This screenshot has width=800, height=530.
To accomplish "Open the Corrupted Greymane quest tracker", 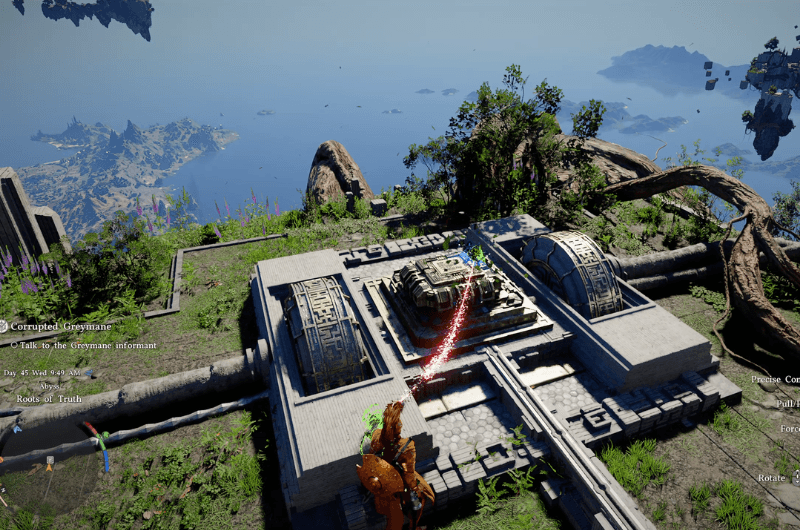I will pyautogui.click(x=62, y=326).
